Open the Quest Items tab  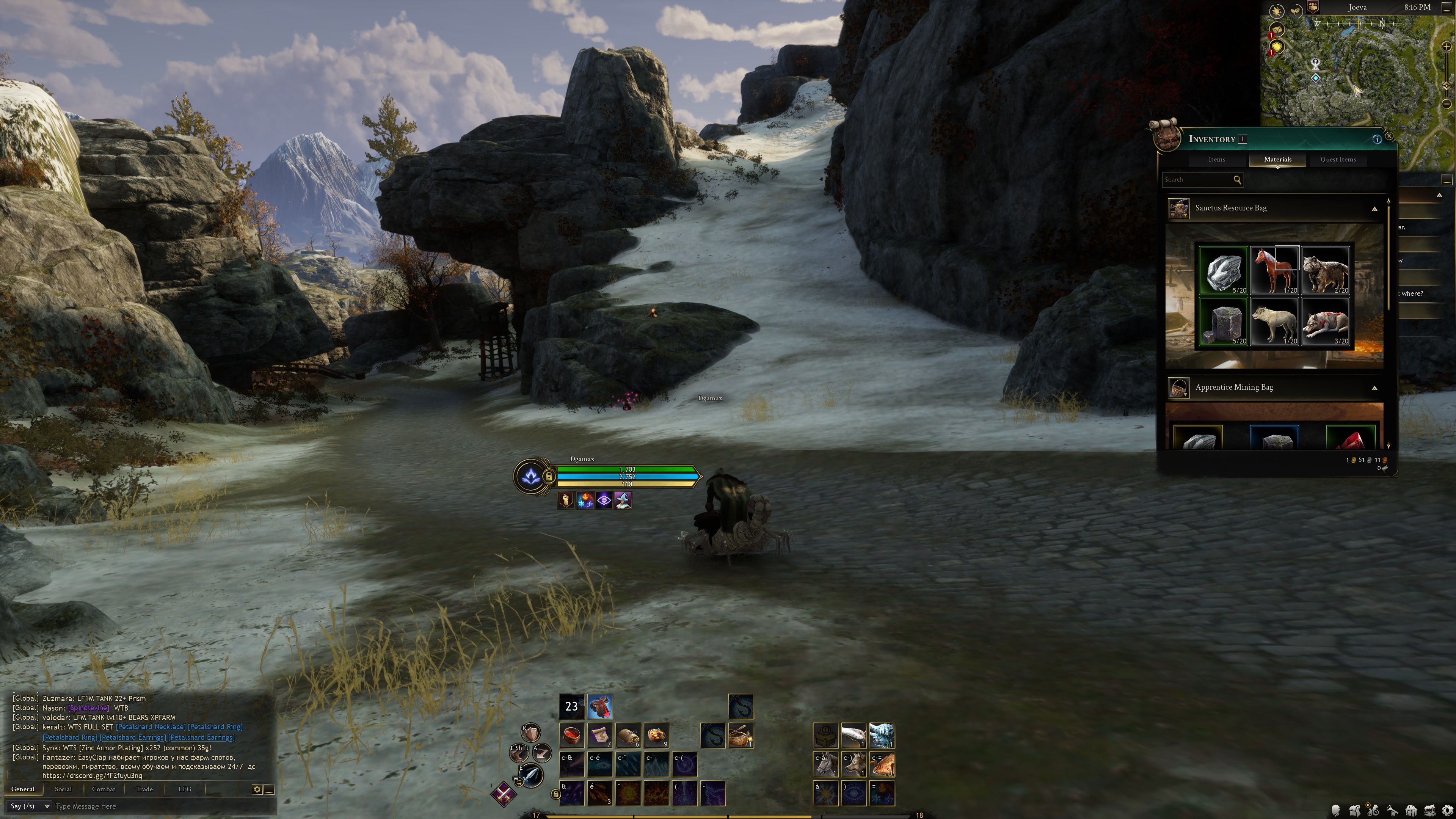1337,159
